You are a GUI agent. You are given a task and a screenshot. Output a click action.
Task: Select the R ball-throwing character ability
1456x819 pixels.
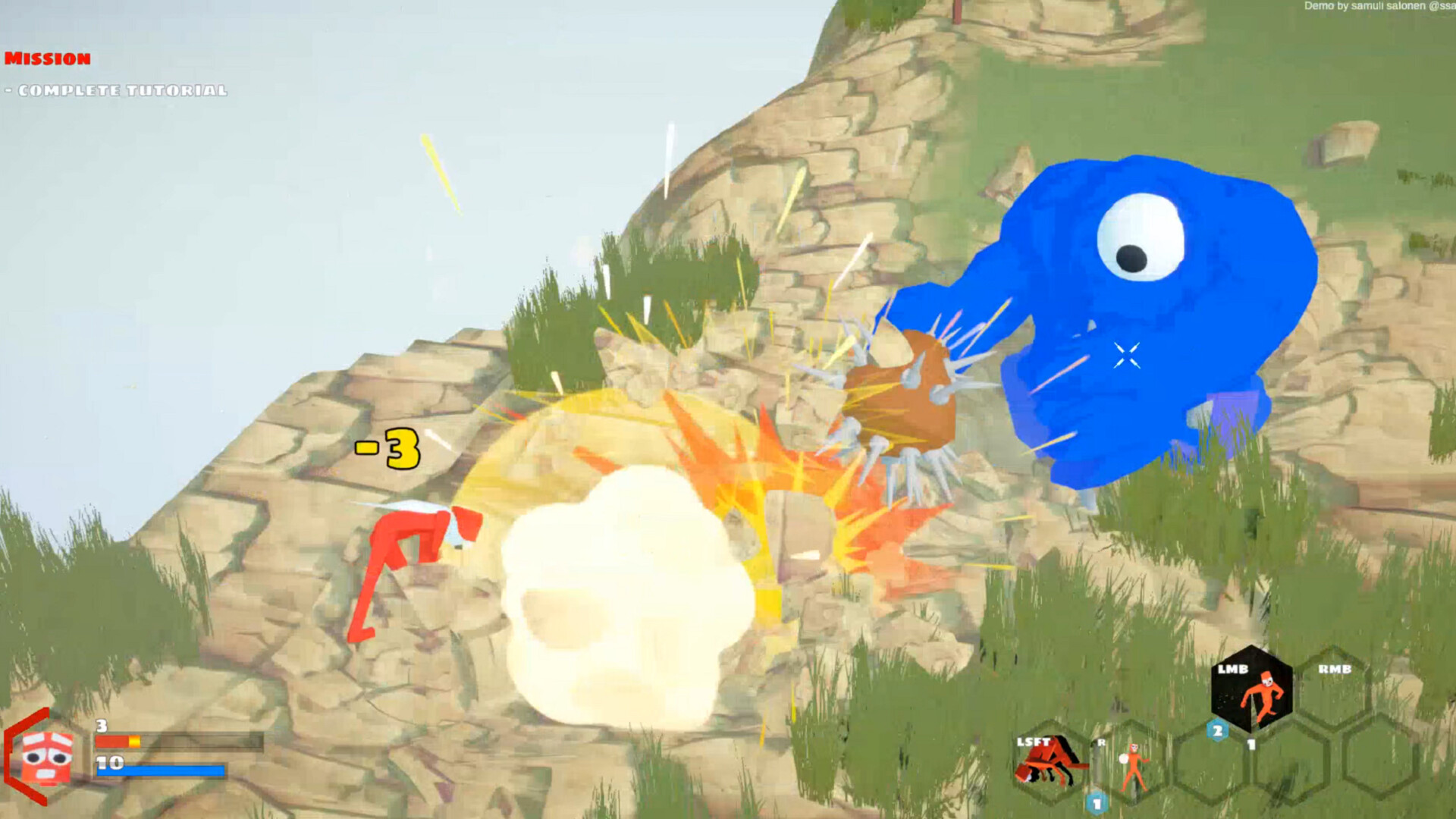(1133, 762)
